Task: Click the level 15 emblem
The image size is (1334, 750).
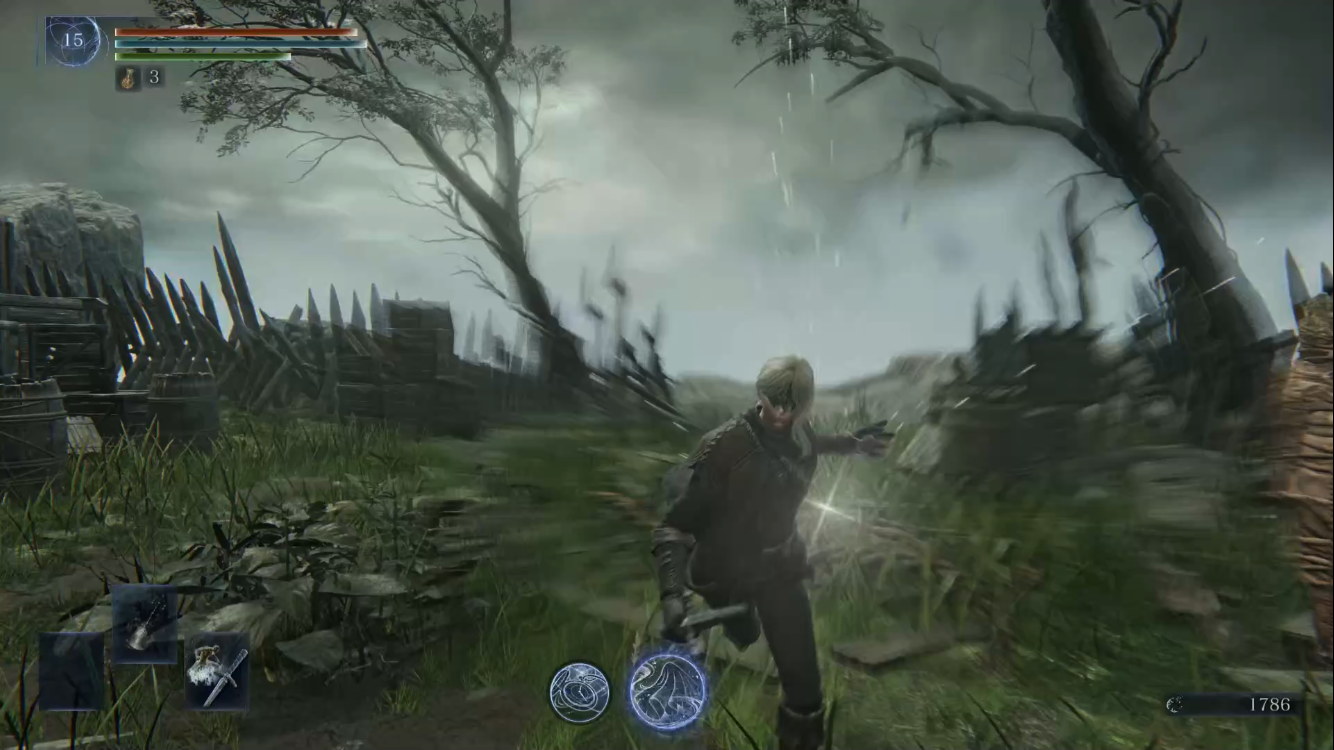Action: 74,41
